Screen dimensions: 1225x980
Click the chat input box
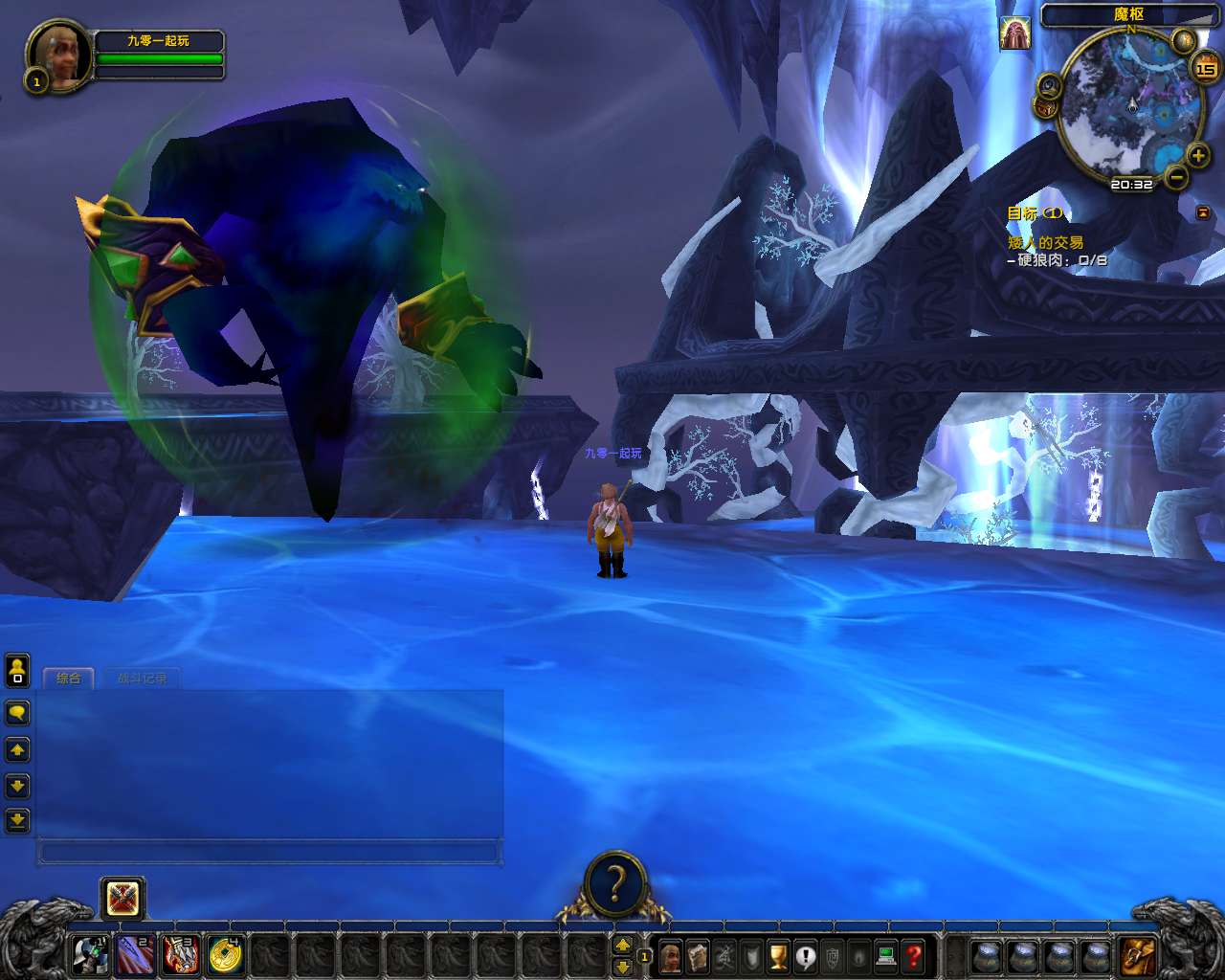point(268,851)
